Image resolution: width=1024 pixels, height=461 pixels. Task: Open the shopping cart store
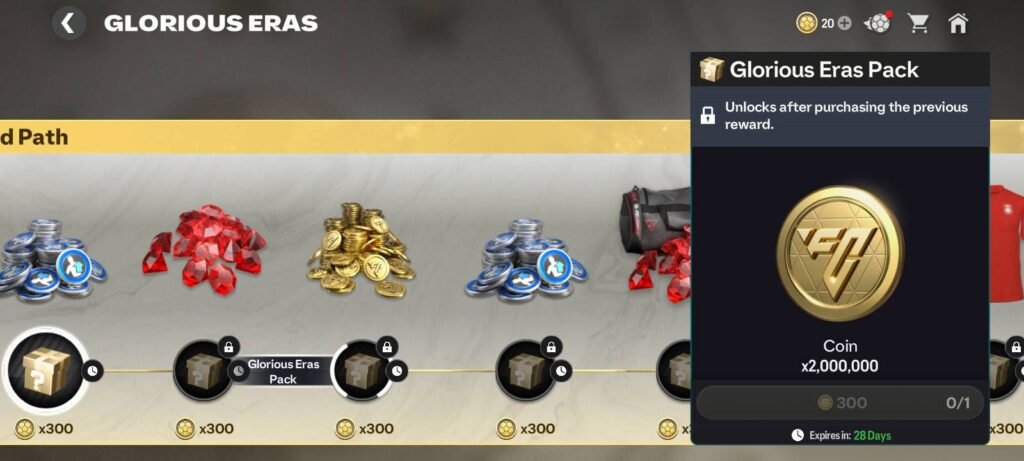point(918,23)
